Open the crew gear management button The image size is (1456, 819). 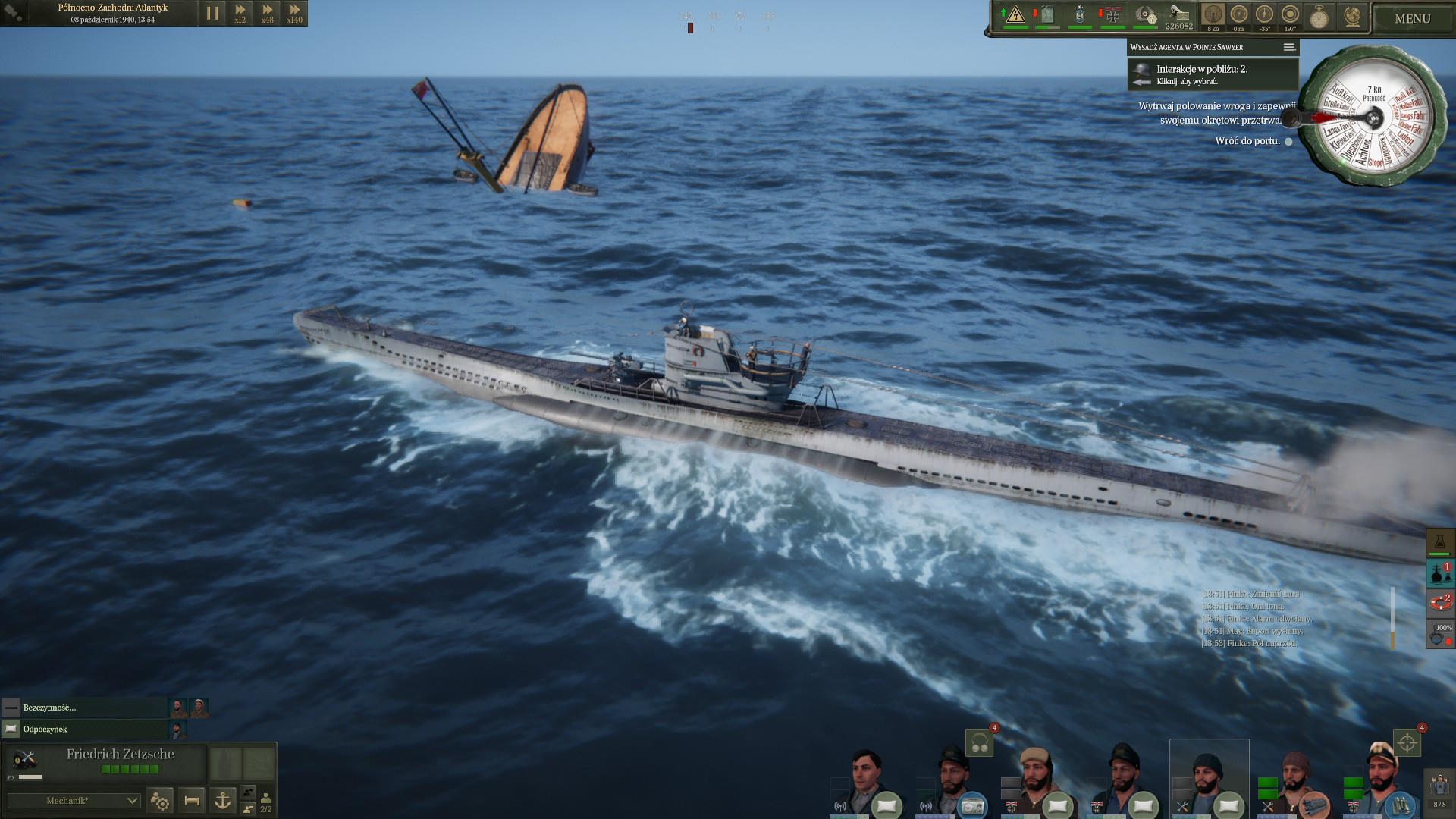click(161, 800)
